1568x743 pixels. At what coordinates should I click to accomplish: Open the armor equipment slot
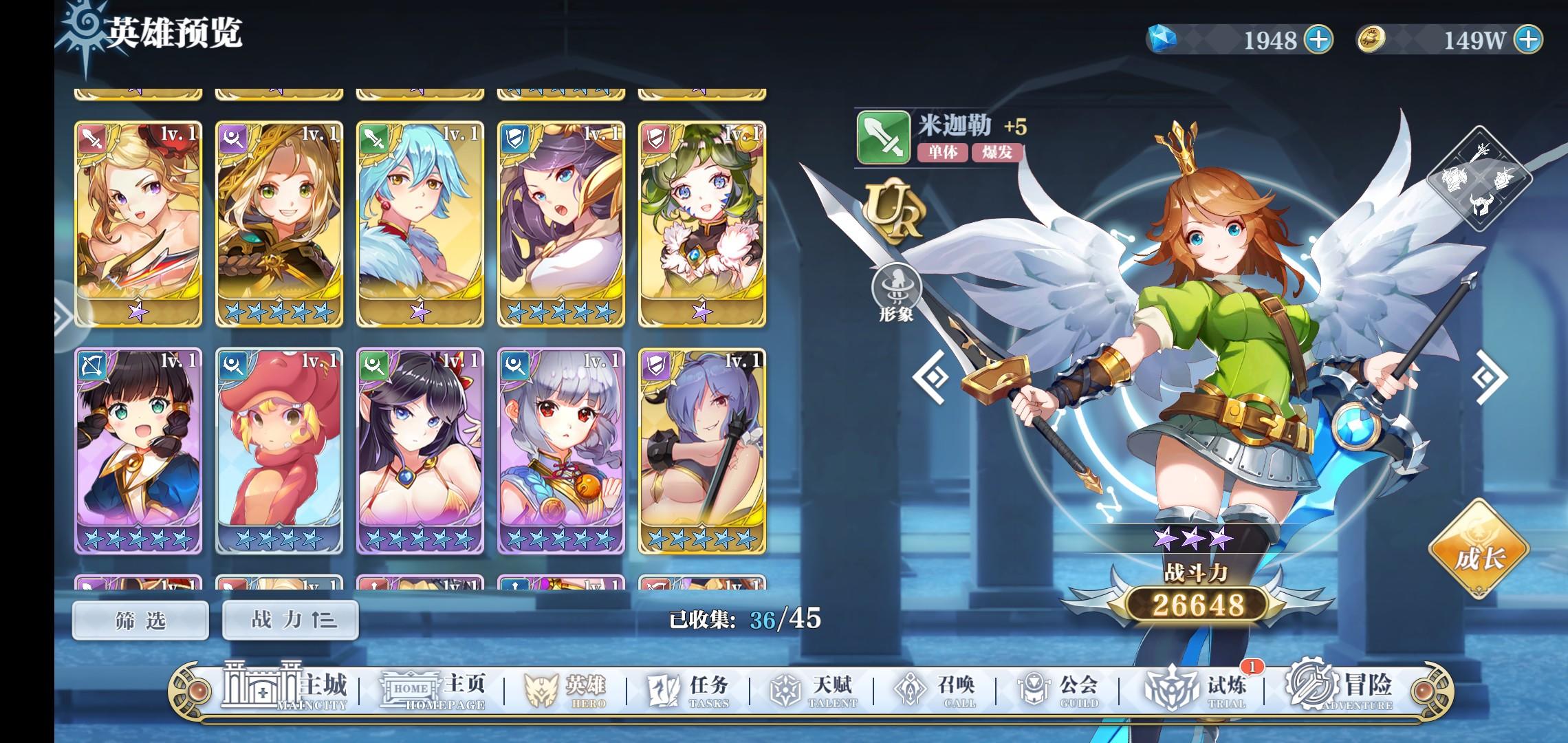pos(1455,178)
